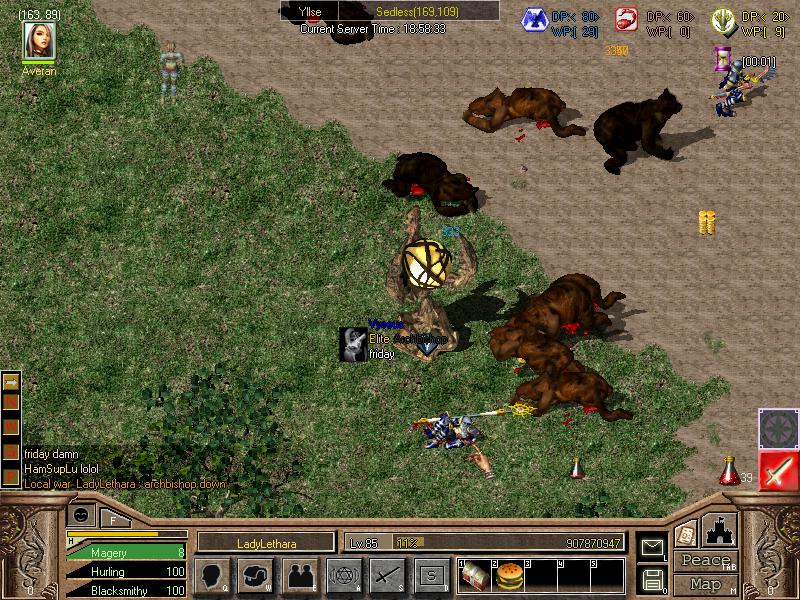Use the hamburger in quick slot 2
This screenshot has height=600, width=800.
tap(510, 575)
